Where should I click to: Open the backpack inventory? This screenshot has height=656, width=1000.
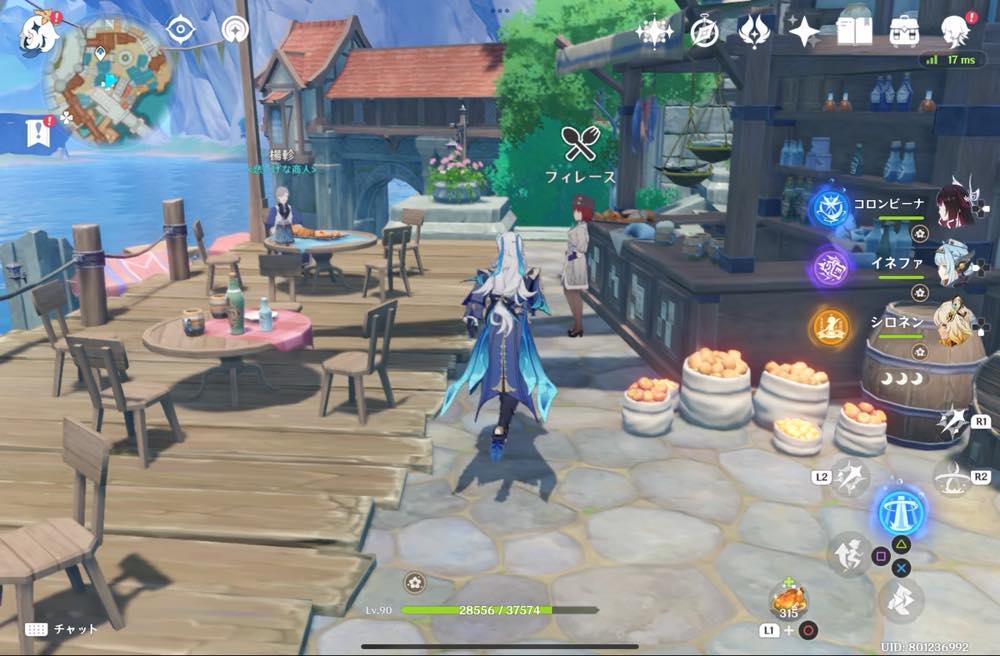tap(905, 30)
